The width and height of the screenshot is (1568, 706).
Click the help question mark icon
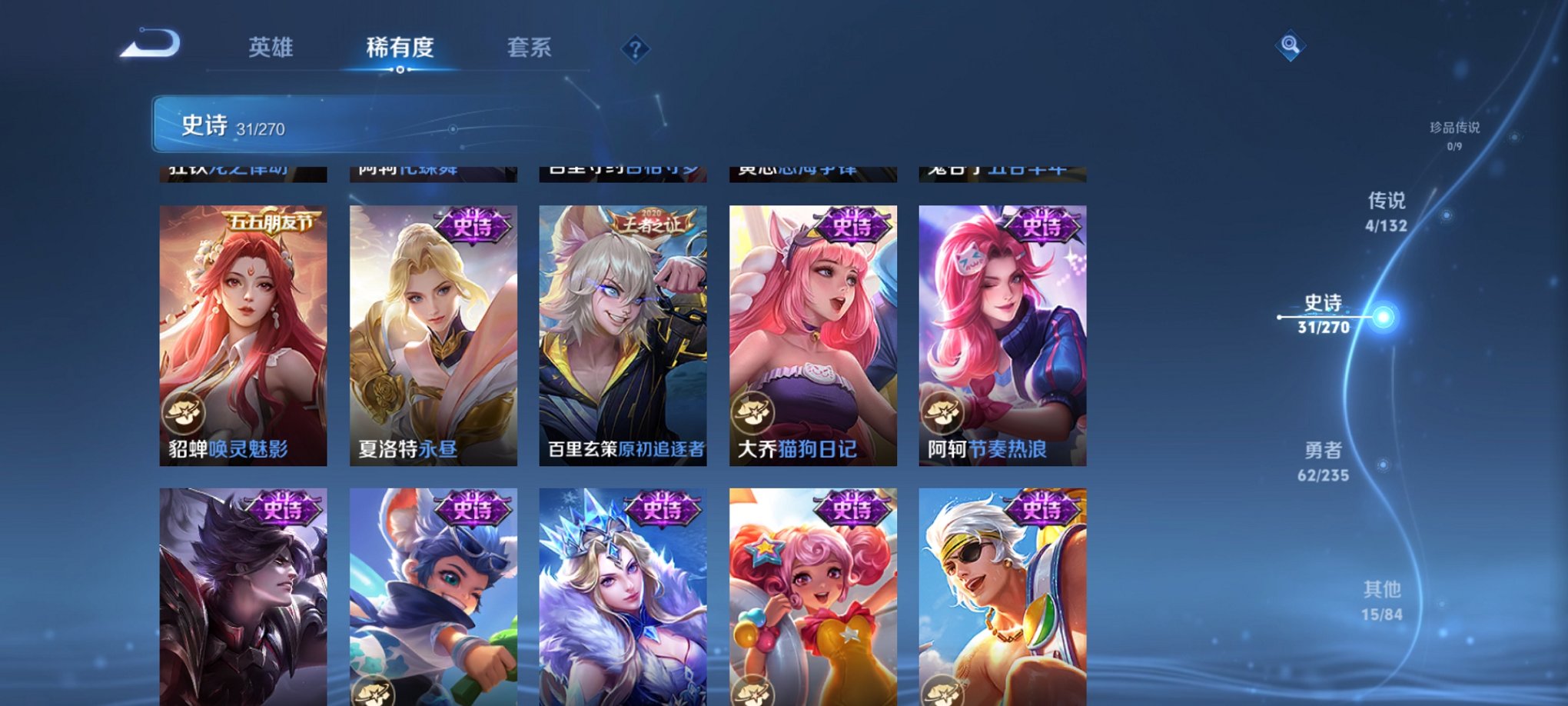pyautogui.click(x=634, y=49)
